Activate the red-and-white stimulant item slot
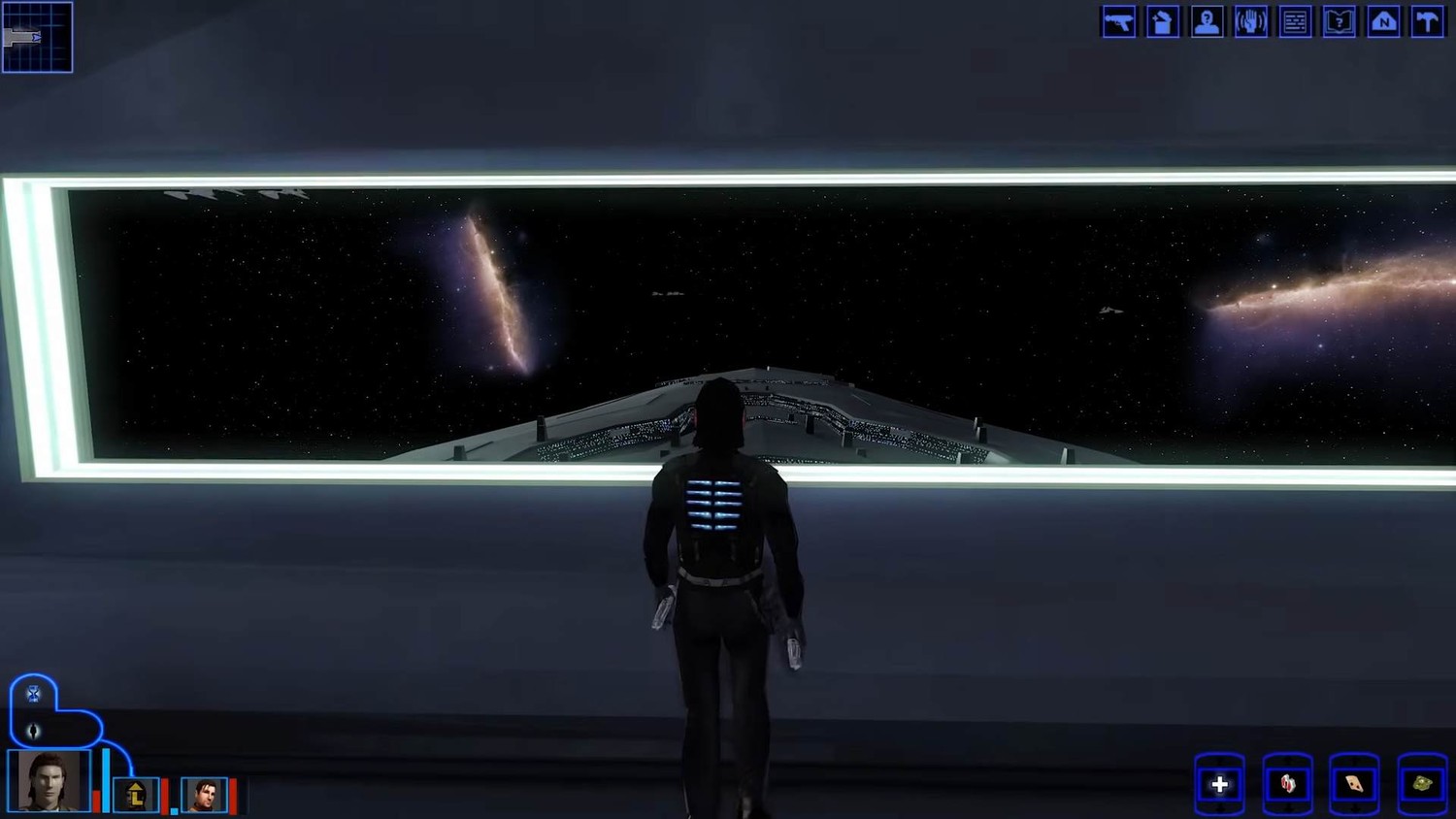This screenshot has width=1456, height=819. point(1288,784)
